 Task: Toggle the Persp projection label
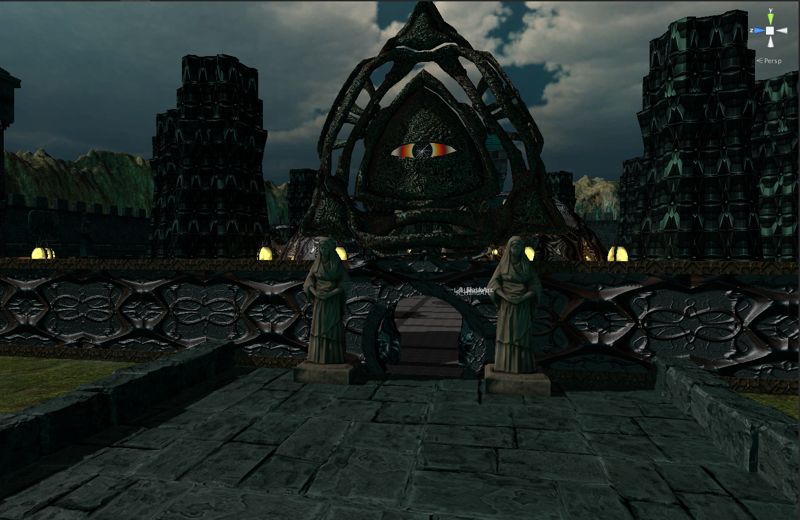click(x=773, y=61)
